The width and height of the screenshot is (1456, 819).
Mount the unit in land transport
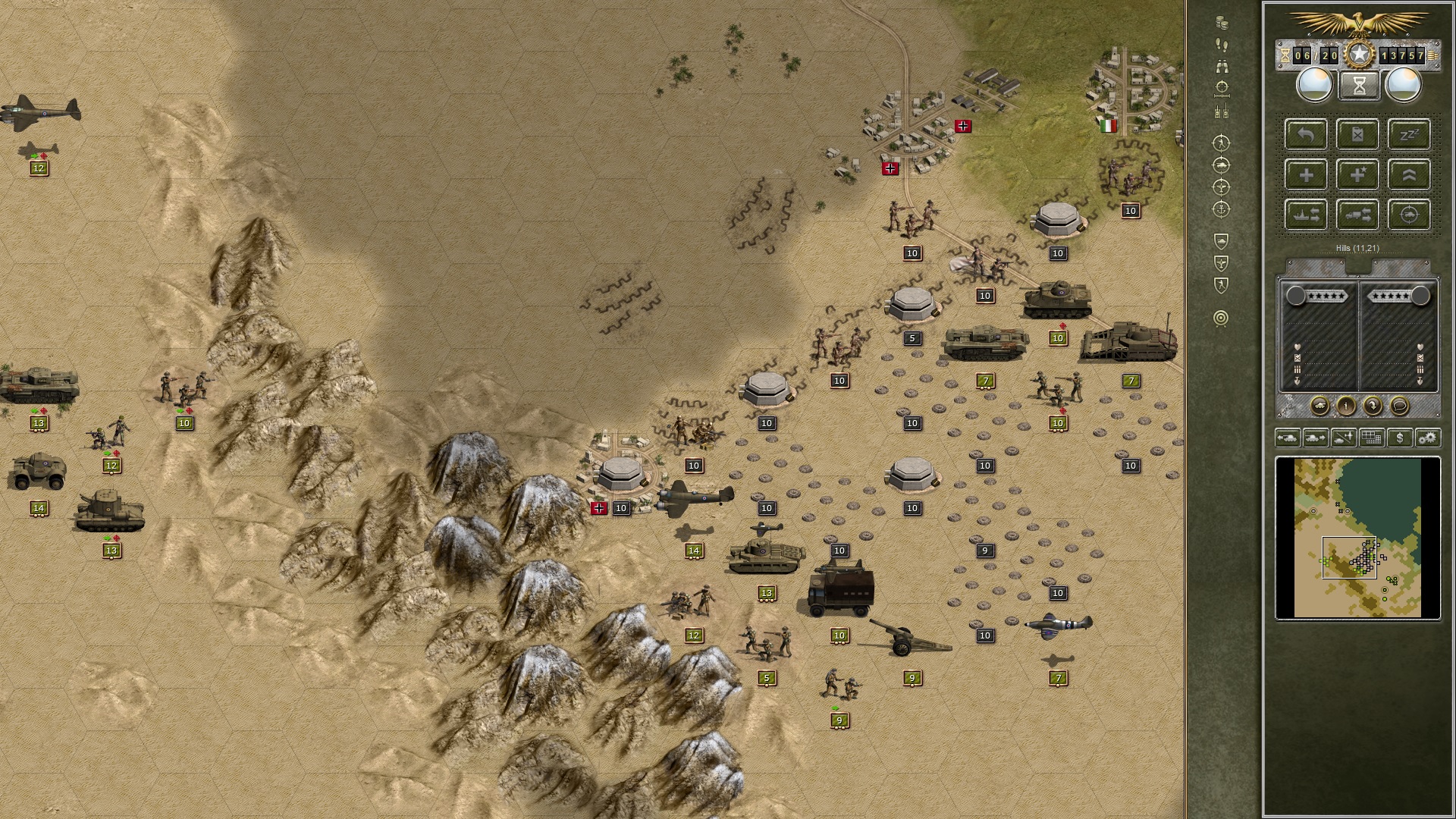(x=1357, y=214)
